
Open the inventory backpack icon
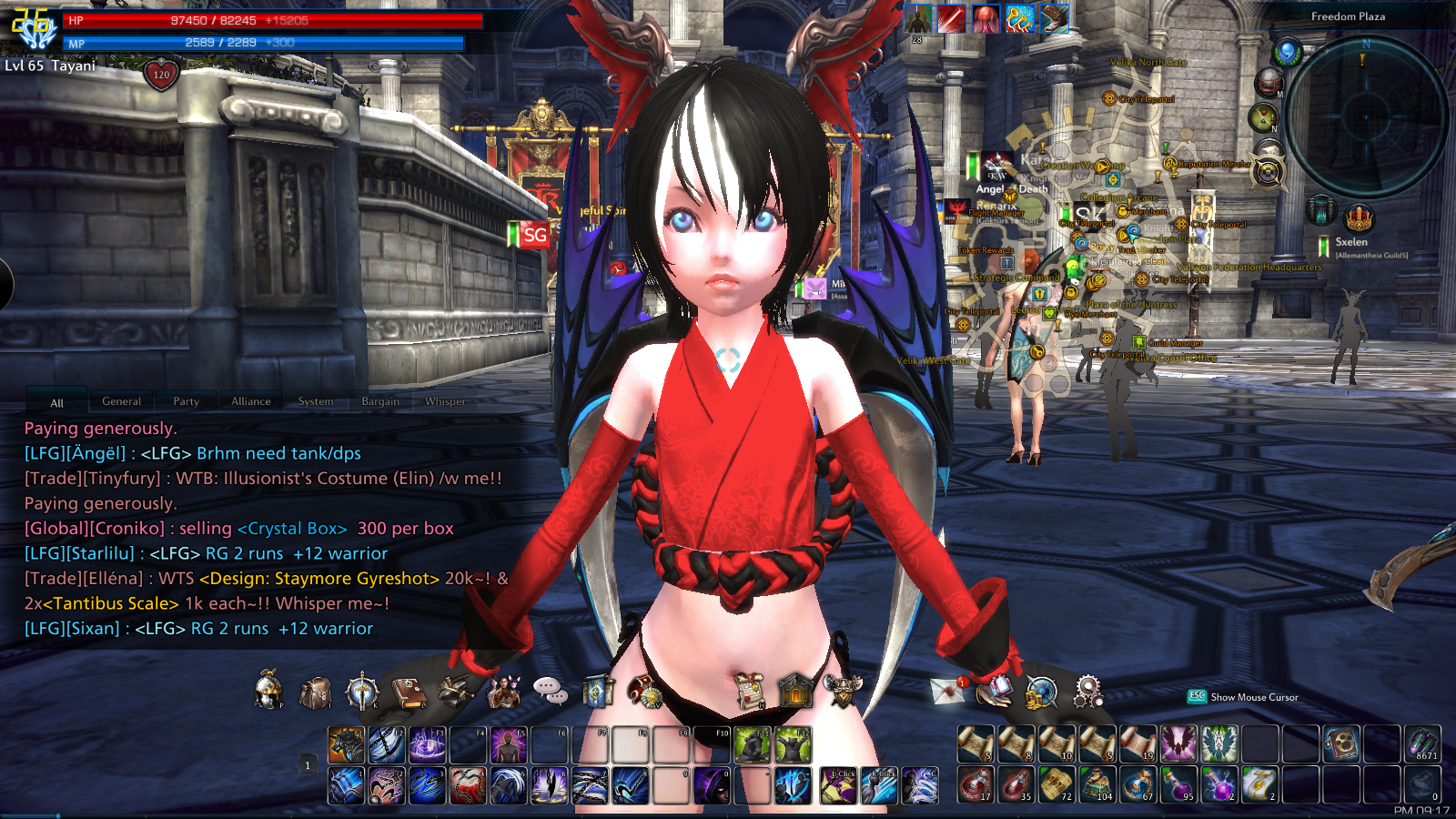click(x=315, y=693)
